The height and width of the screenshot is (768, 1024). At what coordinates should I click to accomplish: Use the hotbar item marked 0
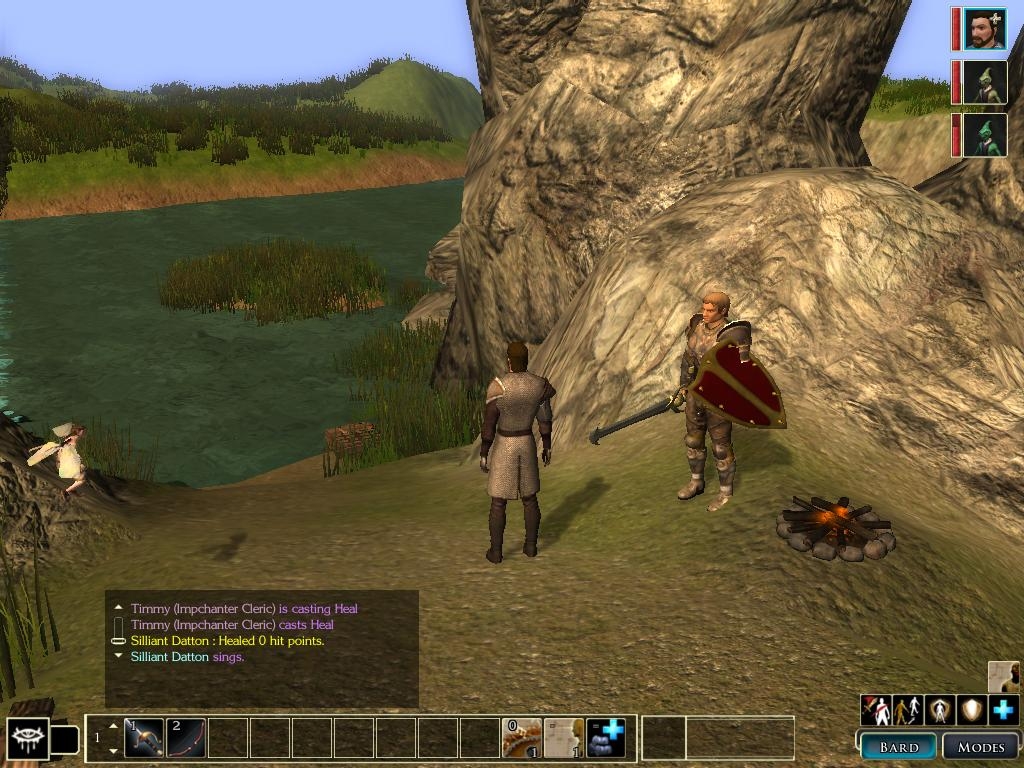(x=521, y=738)
